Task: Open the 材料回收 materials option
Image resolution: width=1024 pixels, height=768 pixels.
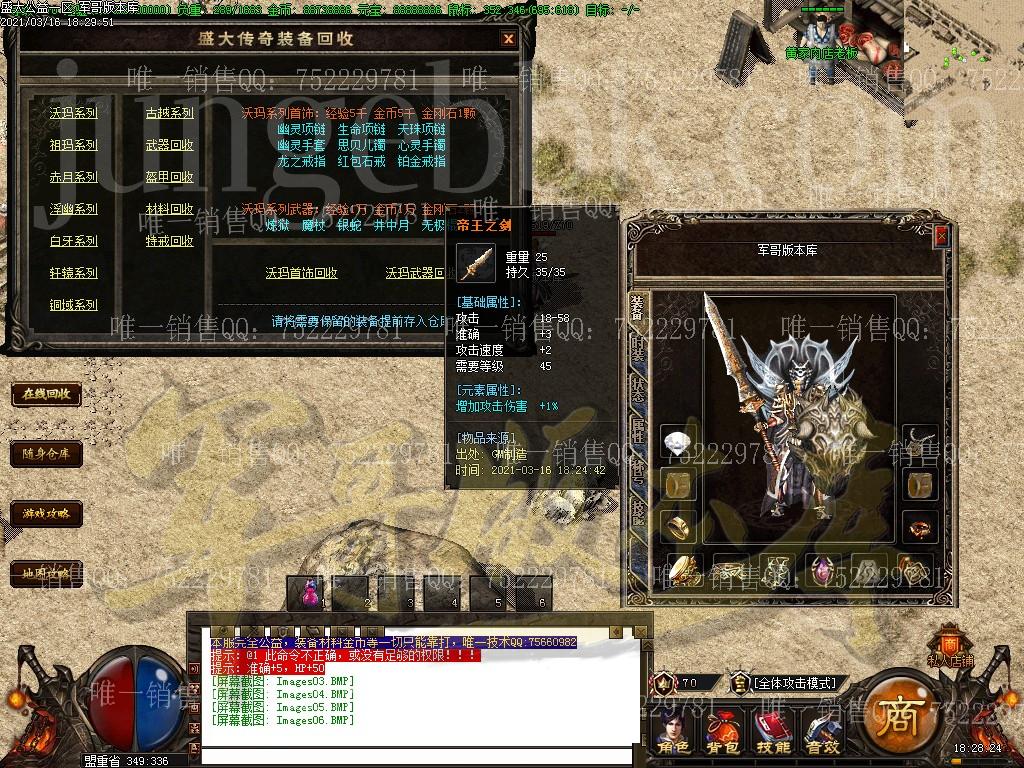Action: (x=169, y=209)
